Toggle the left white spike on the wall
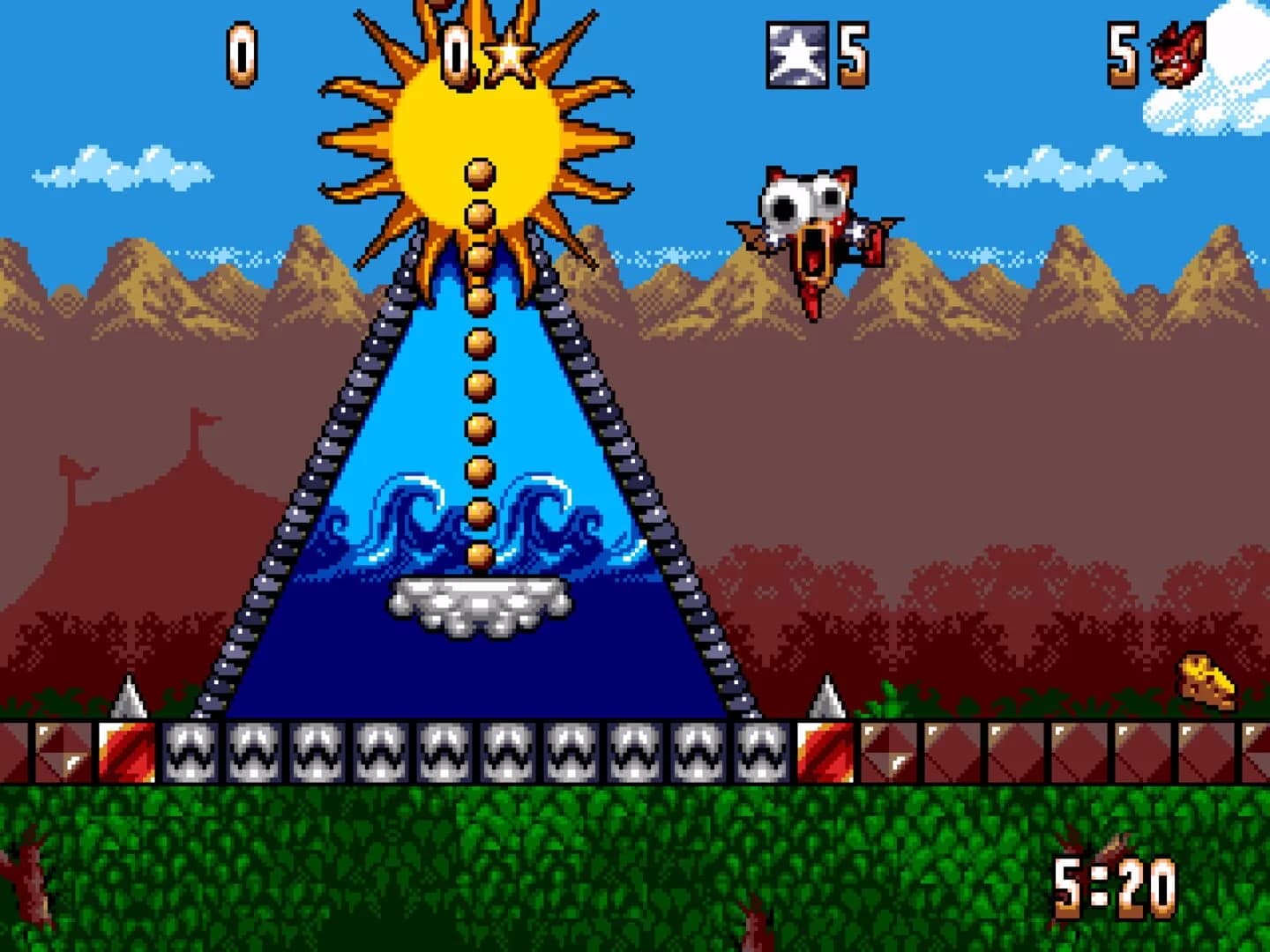The width and height of the screenshot is (1270, 952). [131, 701]
